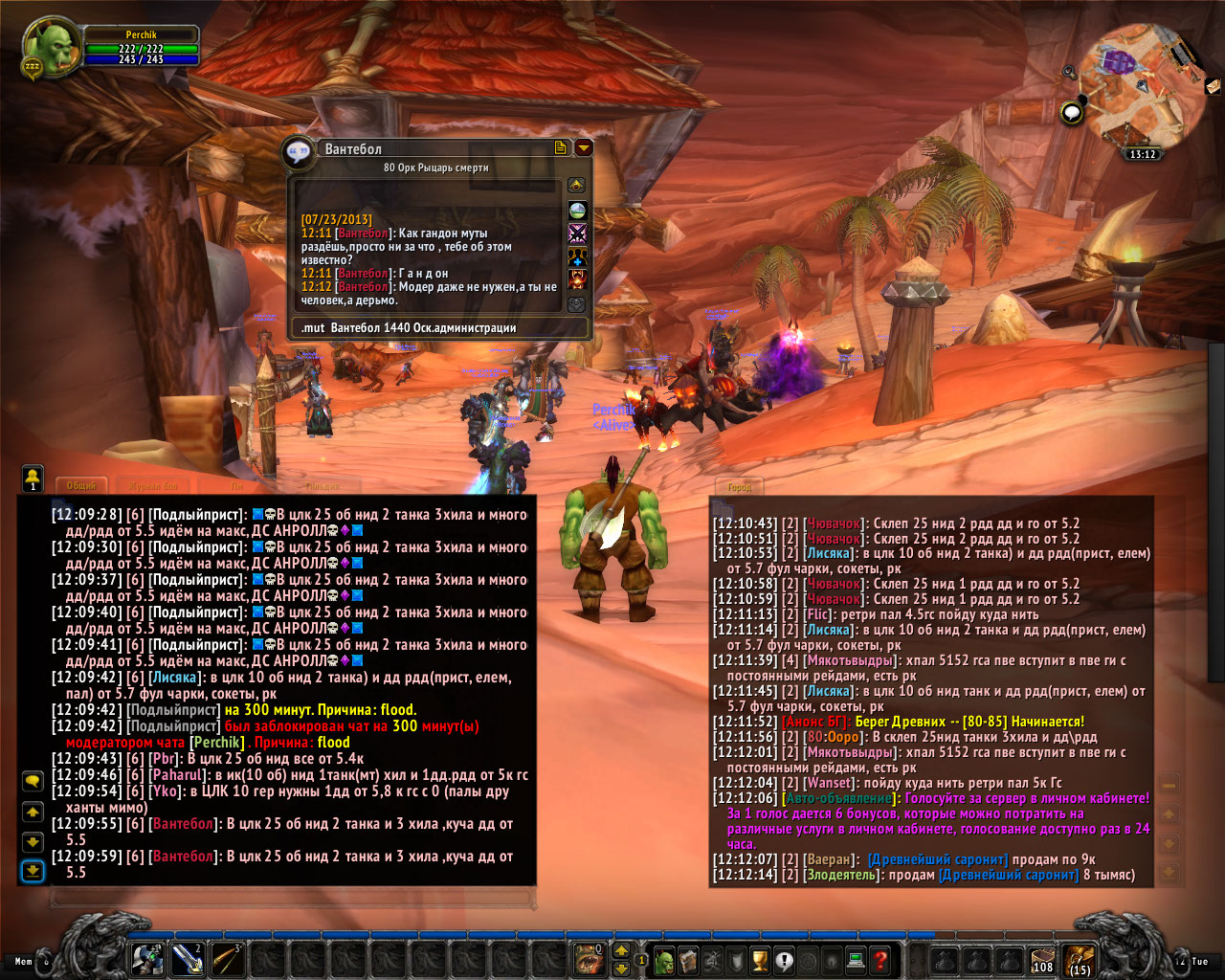The width and height of the screenshot is (1225, 980).
Task: Jump to the bottom of general chat
Action: (x=33, y=870)
